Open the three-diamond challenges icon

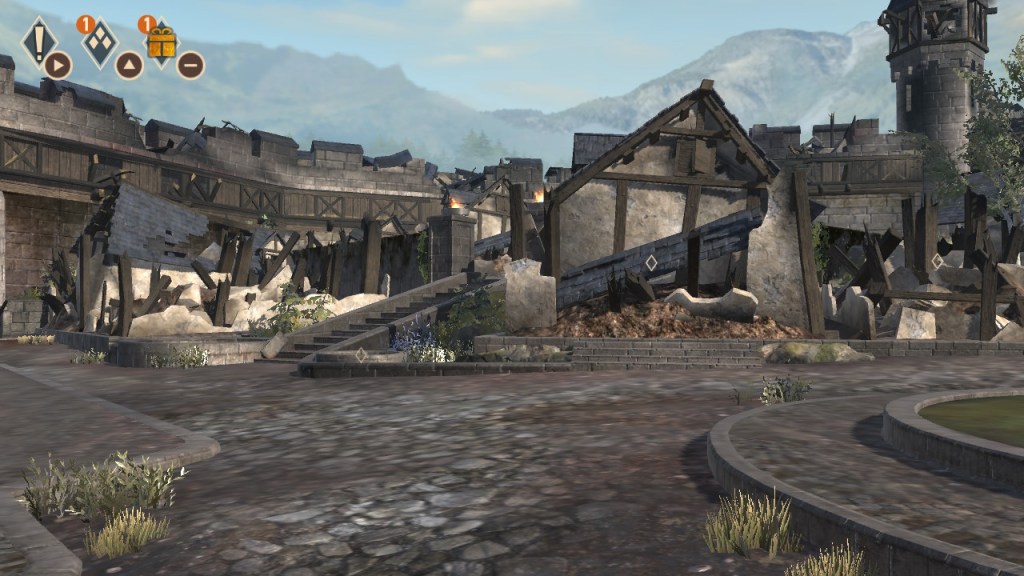[x=99, y=43]
